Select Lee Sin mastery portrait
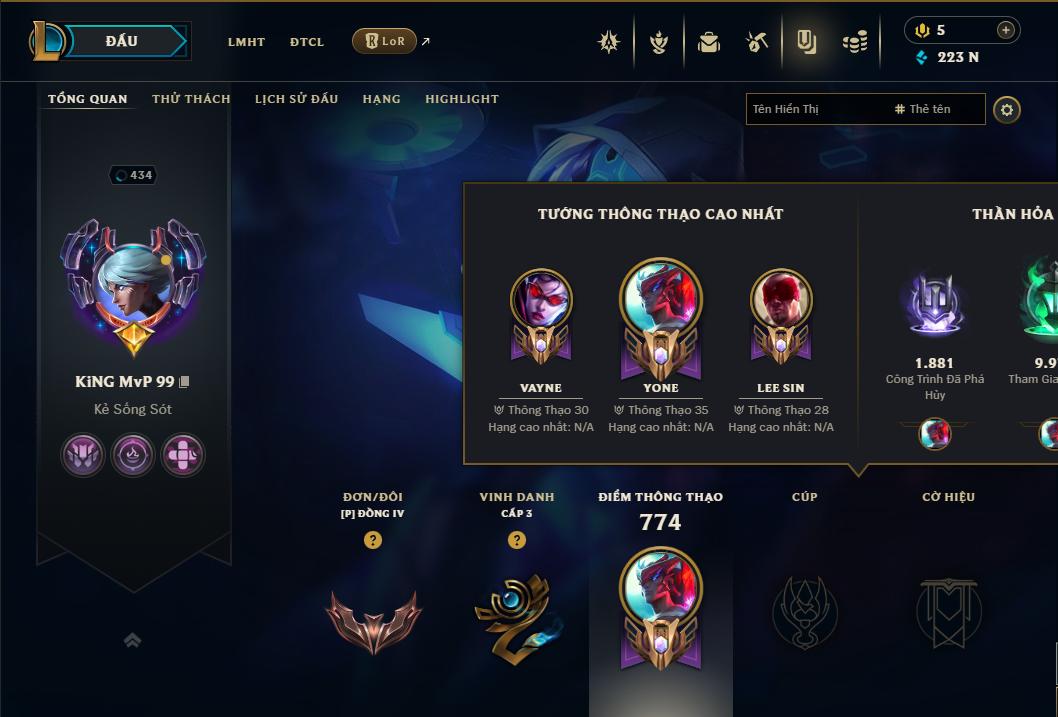 (x=781, y=300)
